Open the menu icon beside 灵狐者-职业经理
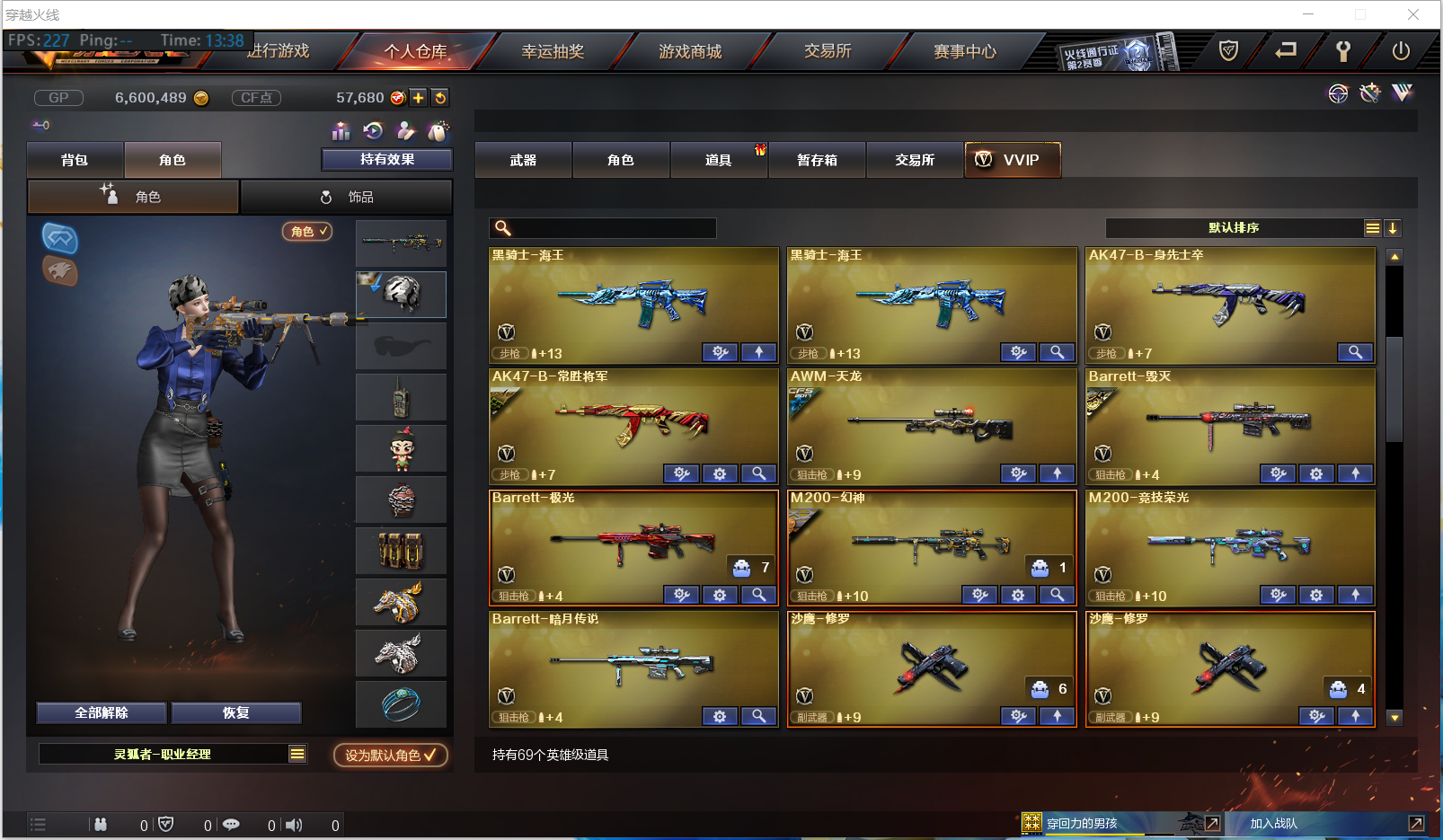Screen dimensions: 1443x840 coord(297,755)
